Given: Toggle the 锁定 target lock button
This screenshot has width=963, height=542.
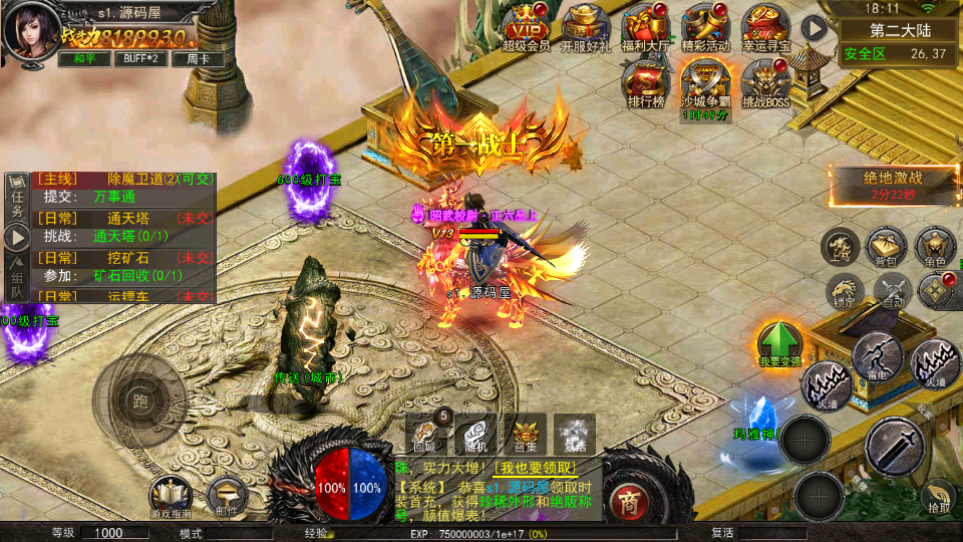Looking at the screenshot, I should [x=845, y=290].
